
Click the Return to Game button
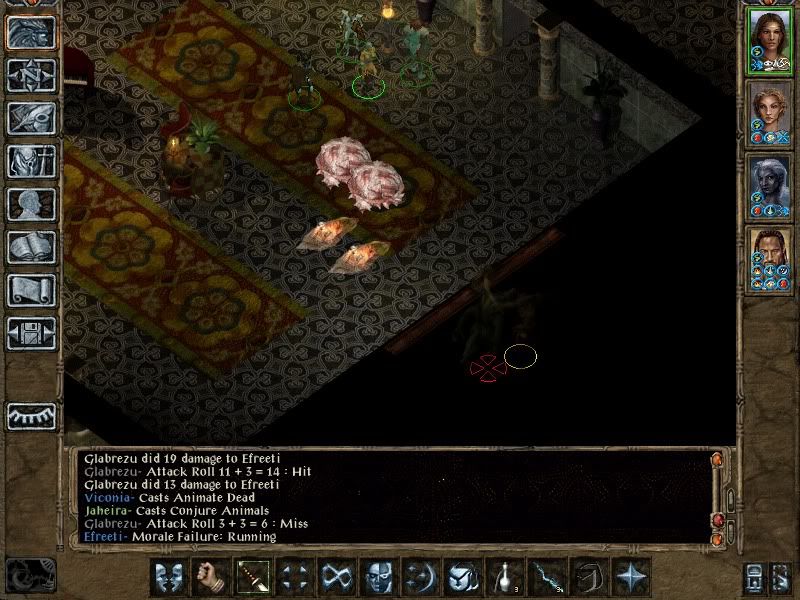(x=31, y=32)
